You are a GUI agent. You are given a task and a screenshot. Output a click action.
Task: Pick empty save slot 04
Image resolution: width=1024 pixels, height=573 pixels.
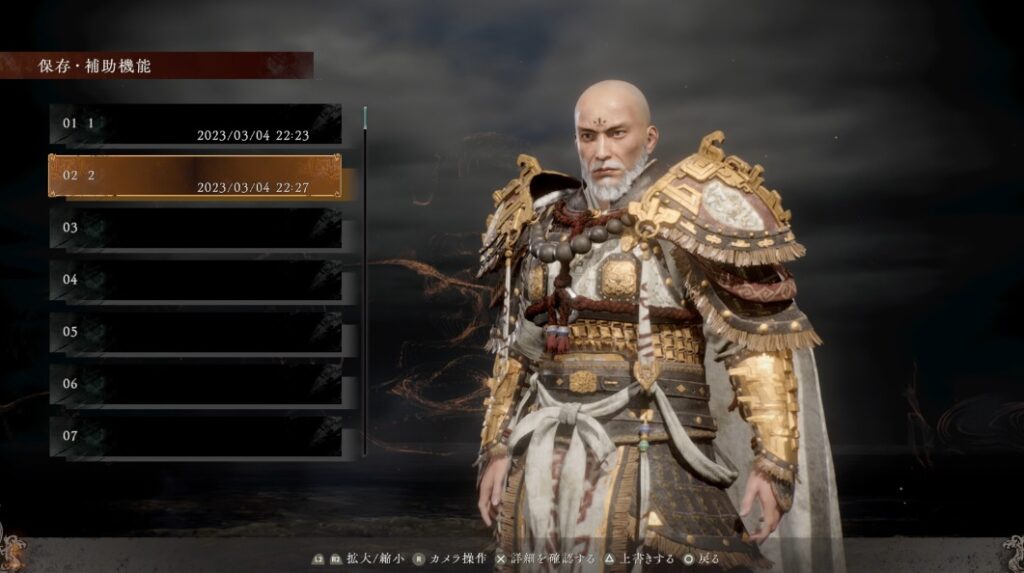click(196, 280)
